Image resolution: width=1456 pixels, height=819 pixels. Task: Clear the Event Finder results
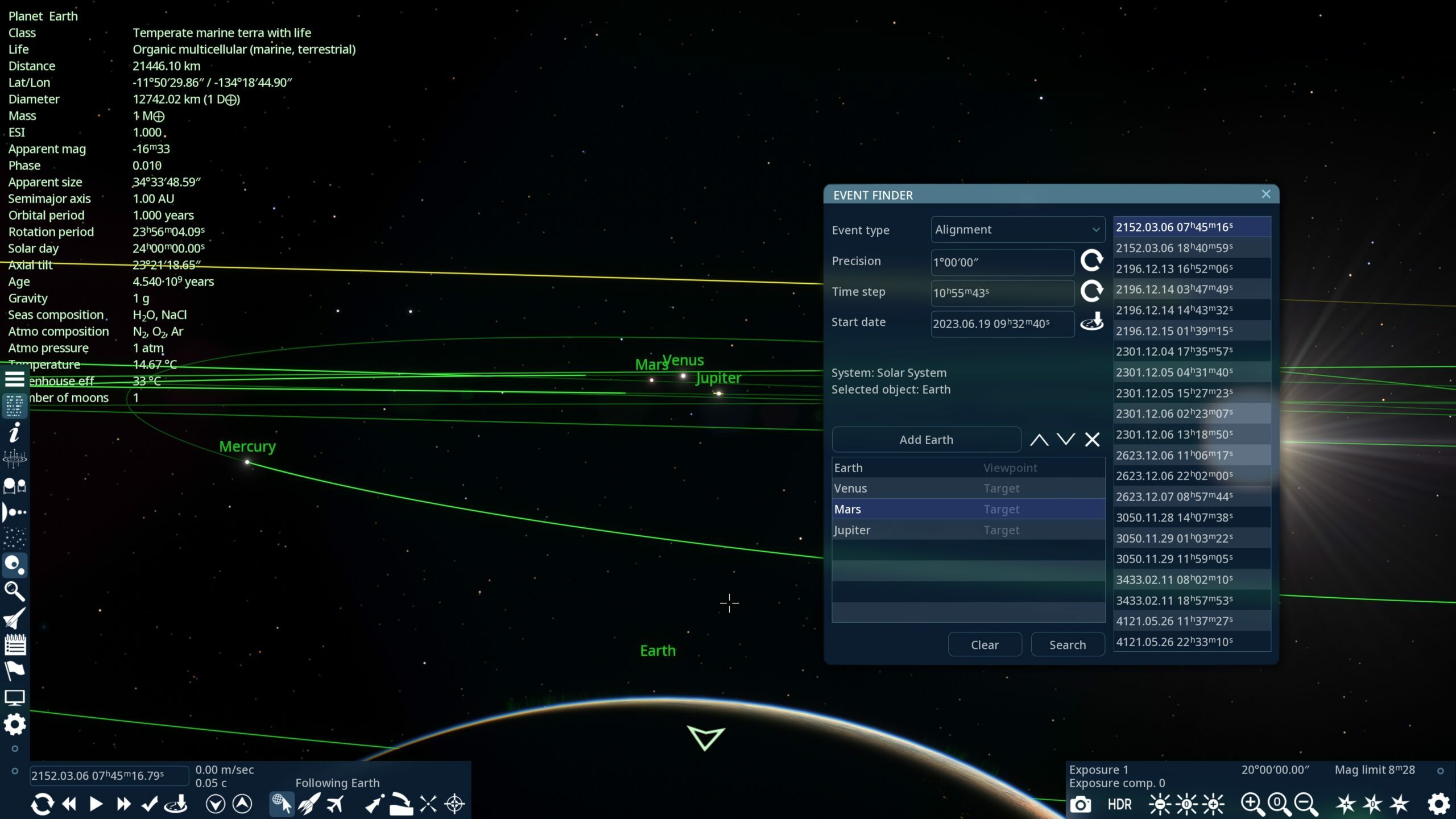tap(985, 644)
